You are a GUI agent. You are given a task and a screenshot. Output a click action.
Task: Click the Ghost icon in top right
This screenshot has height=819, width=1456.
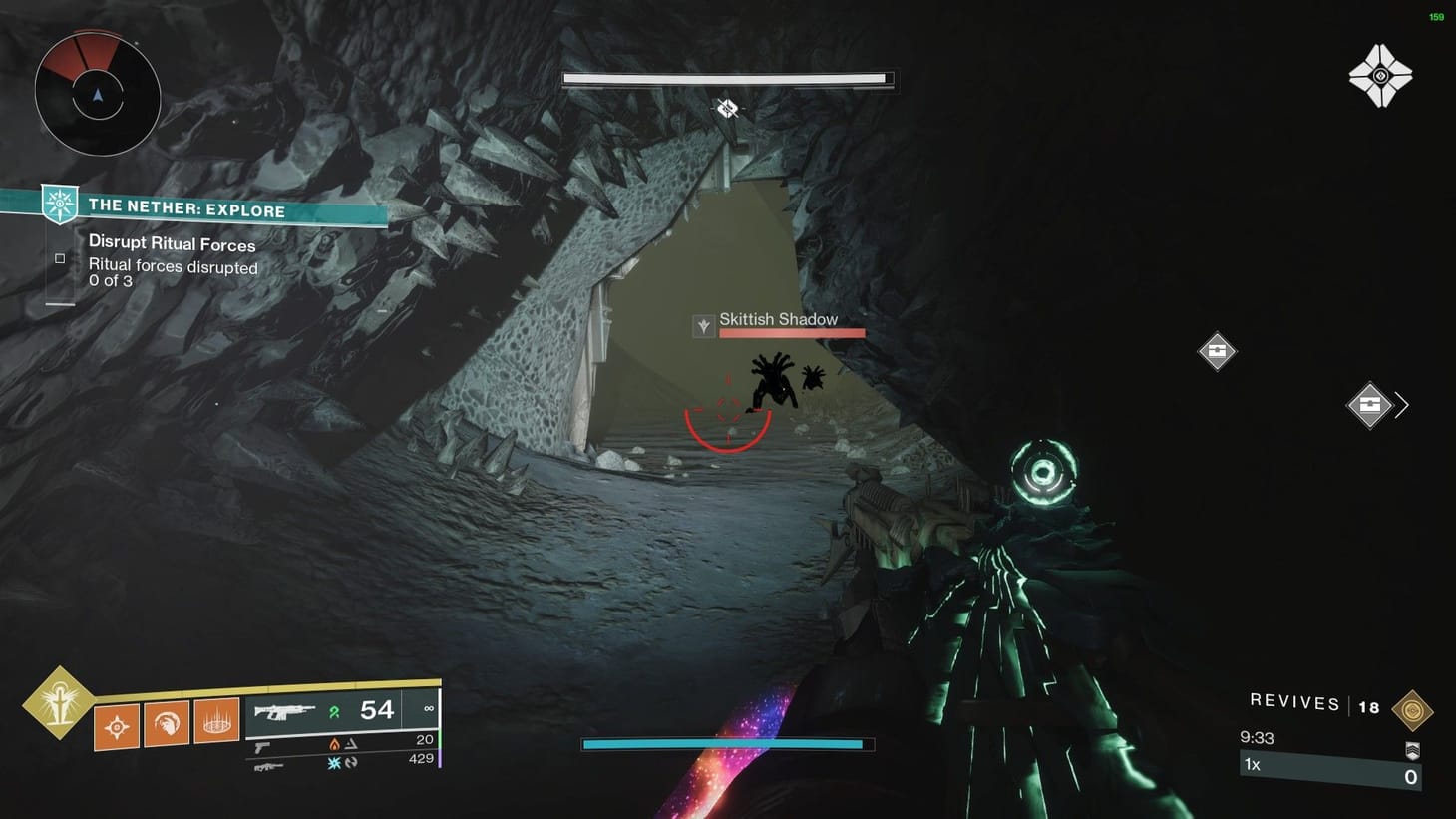pyautogui.click(x=1382, y=74)
